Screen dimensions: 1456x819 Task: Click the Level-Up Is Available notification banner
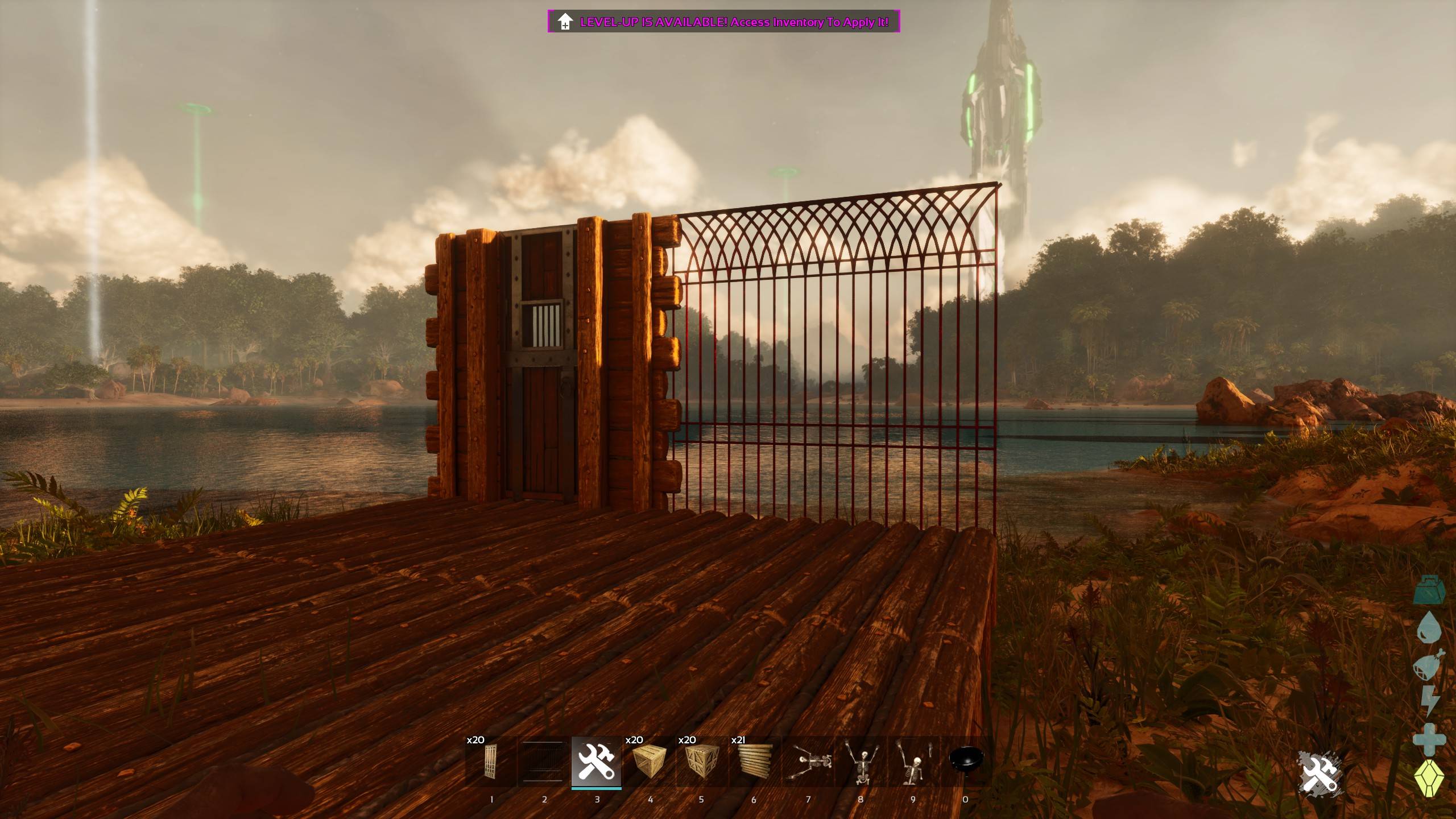(x=723, y=22)
